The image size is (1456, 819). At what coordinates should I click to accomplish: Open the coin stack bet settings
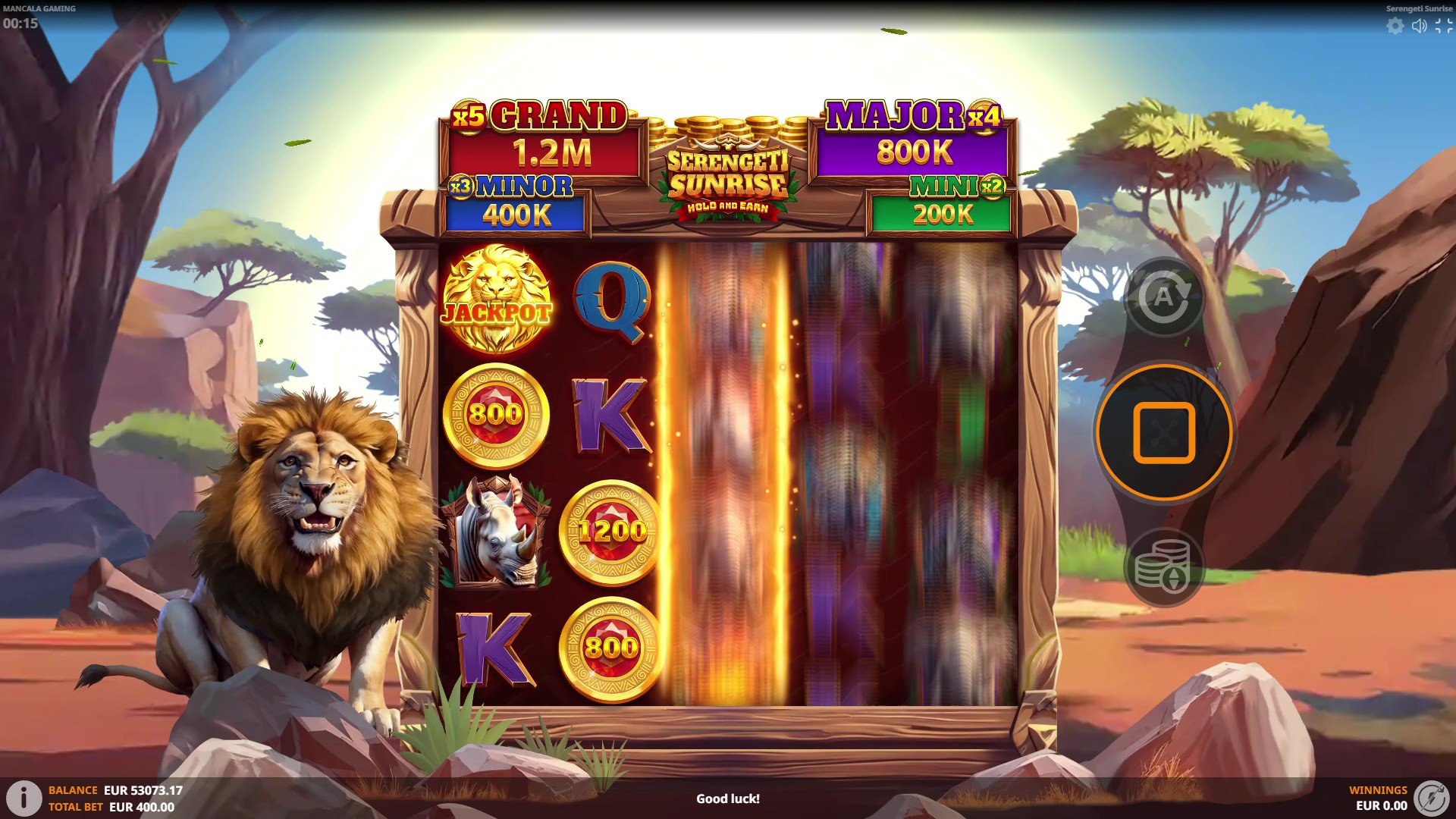[1163, 566]
